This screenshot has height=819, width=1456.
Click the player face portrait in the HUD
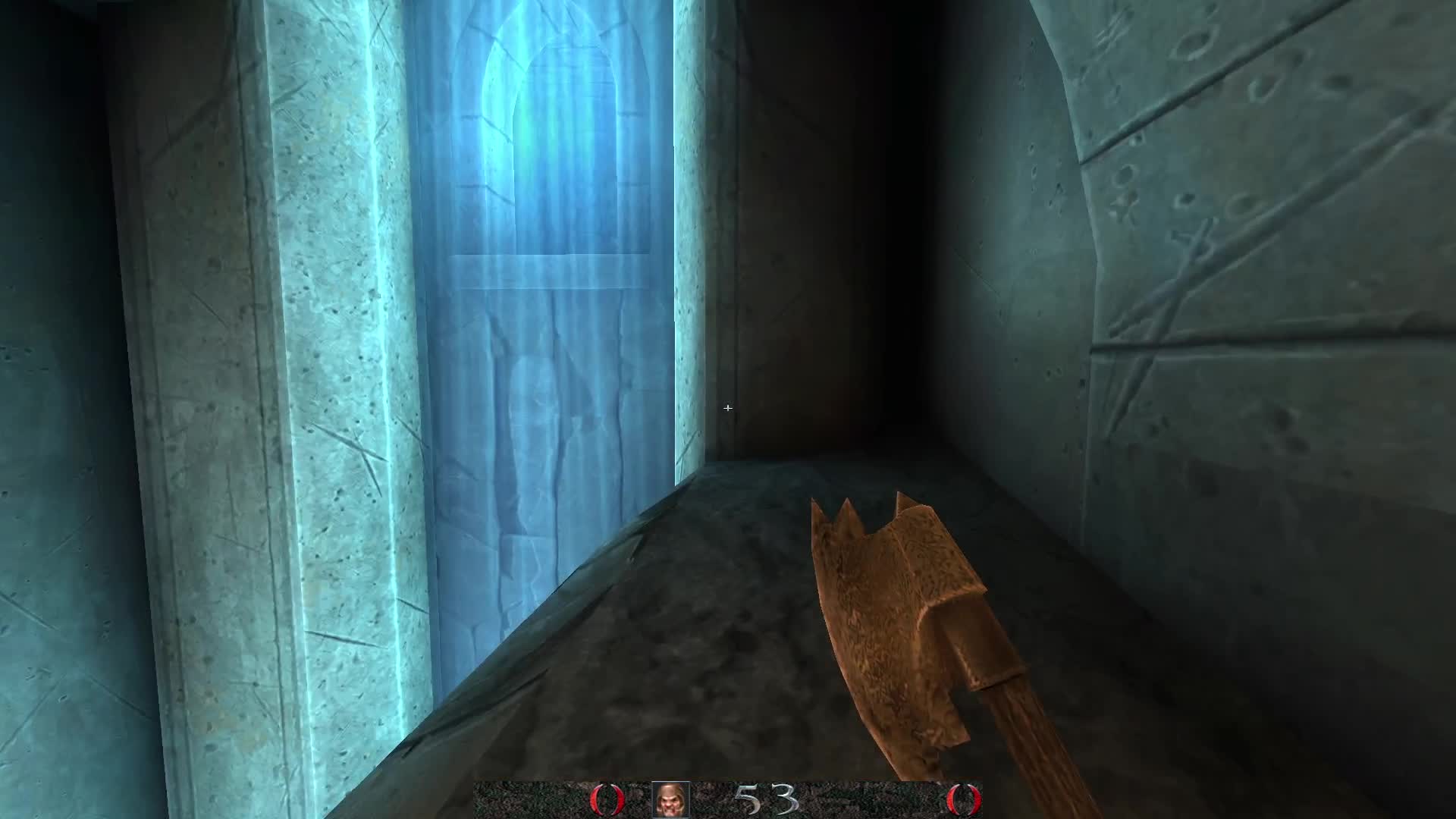click(670, 800)
